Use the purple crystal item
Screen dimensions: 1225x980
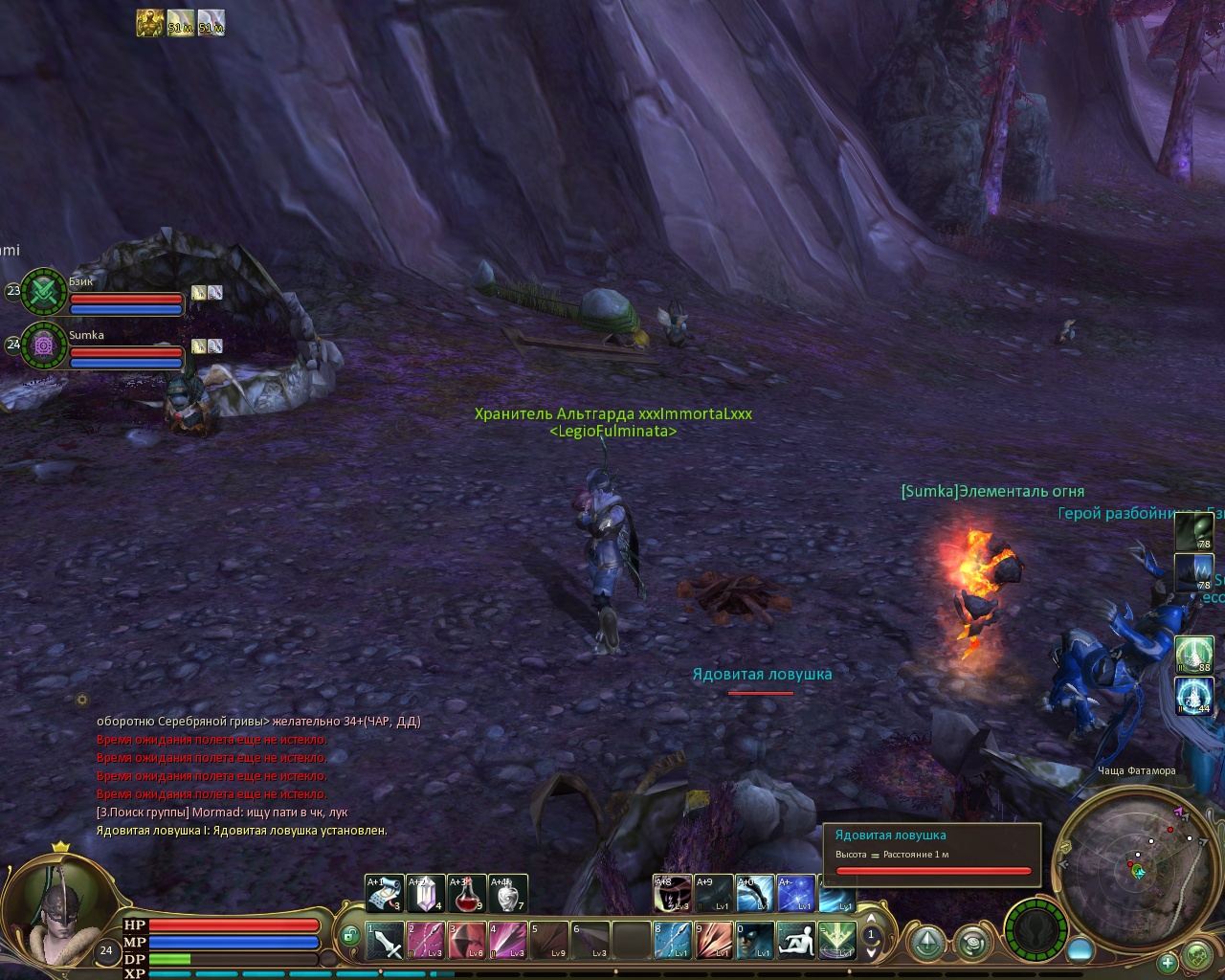[x=426, y=894]
